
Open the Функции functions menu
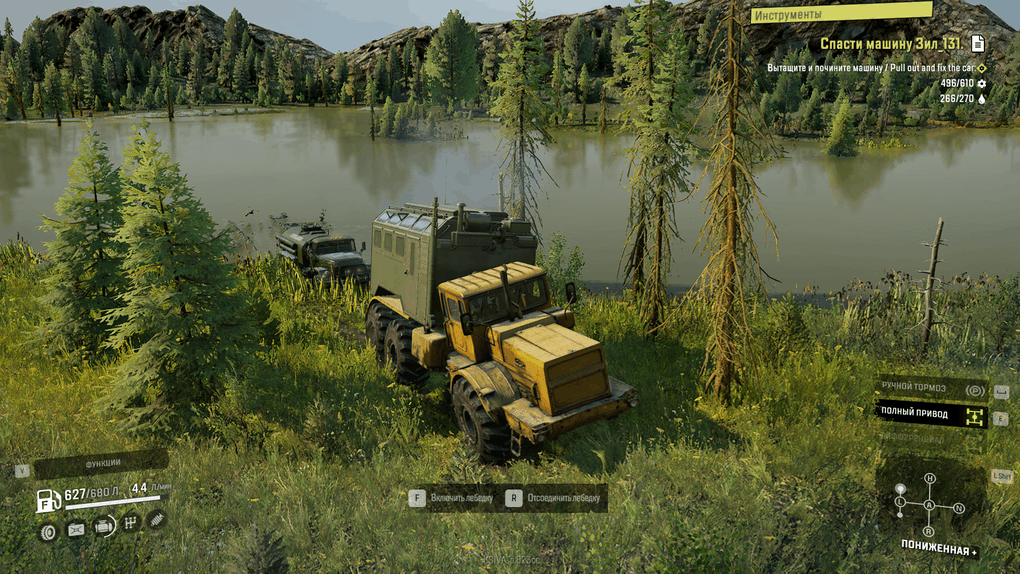click(101, 464)
